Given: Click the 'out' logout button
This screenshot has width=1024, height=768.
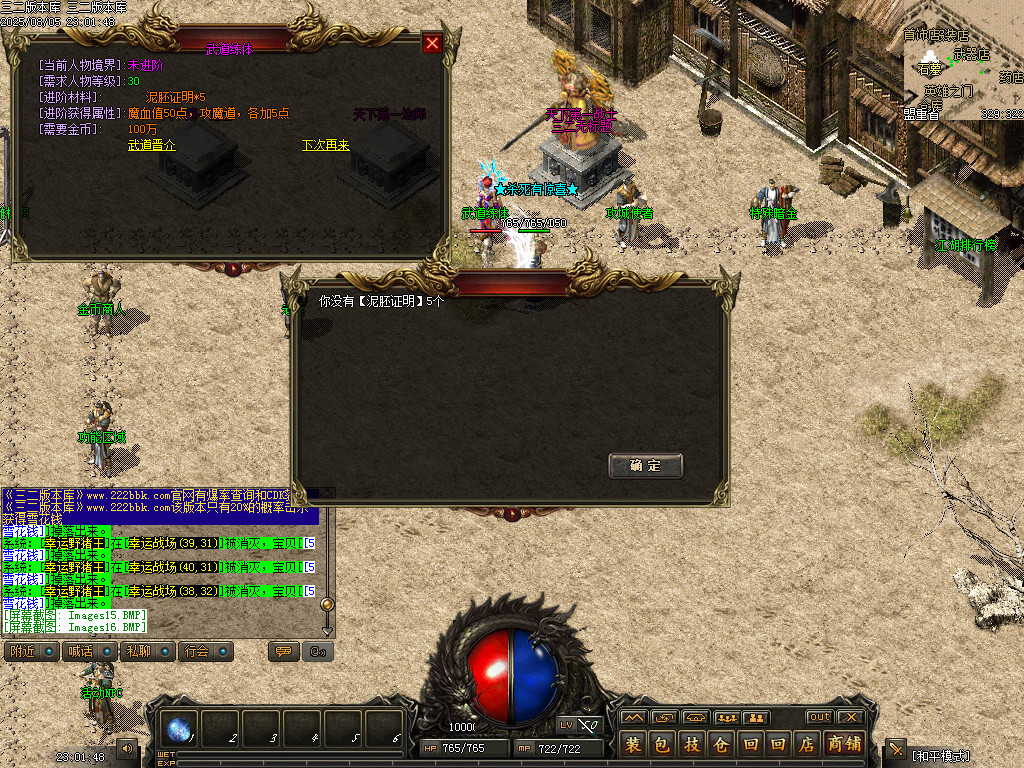Looking at the screenshot, I should pyautogui.click(x=819, y=717).
